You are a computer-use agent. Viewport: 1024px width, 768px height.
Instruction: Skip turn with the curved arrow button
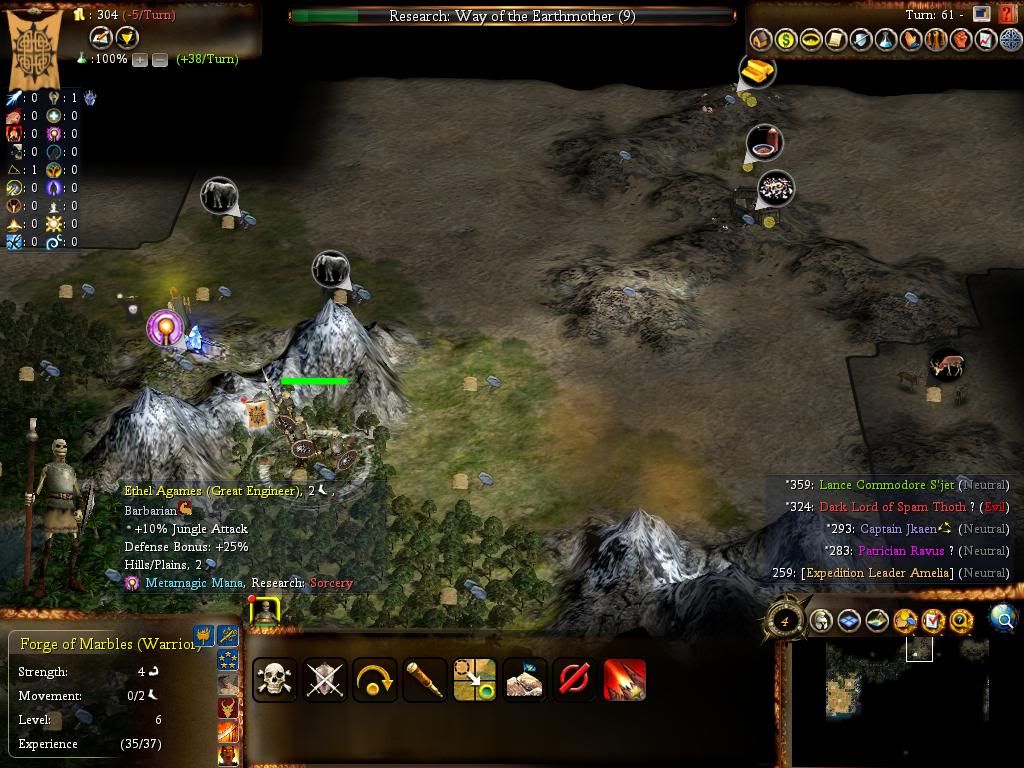375,680
